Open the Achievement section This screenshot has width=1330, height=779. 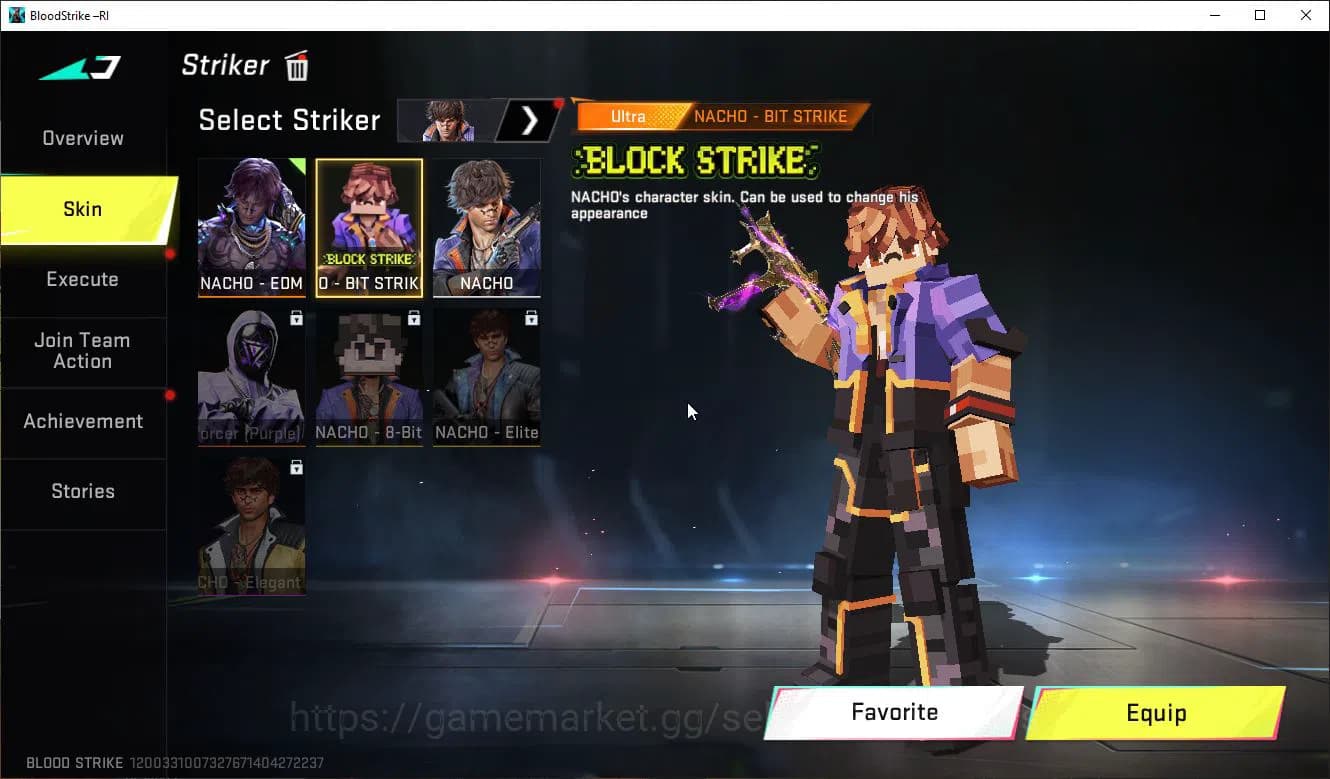click(83, 421)
